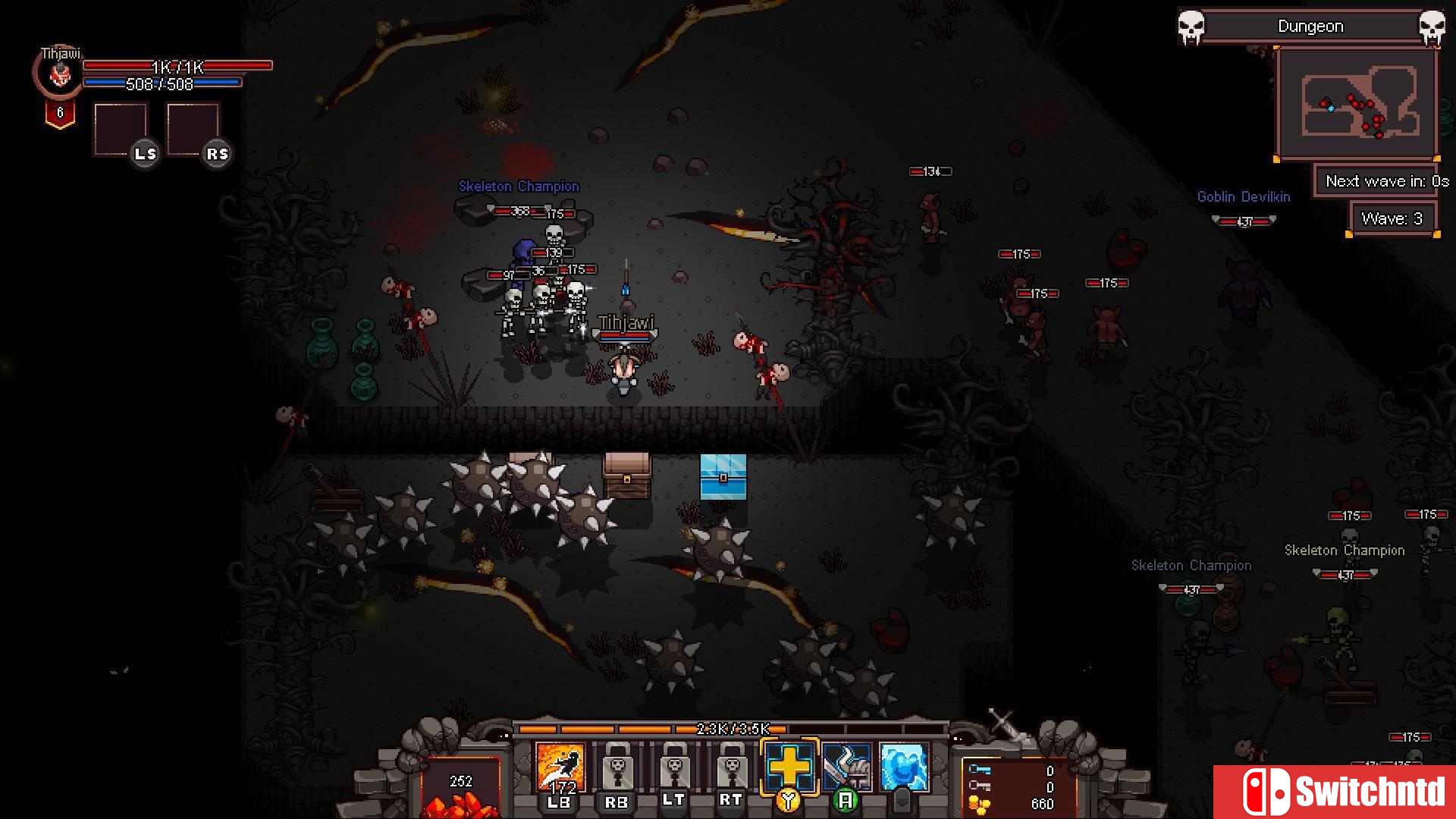Open the Dungeon minimap
1456x819 pixels.
click(1357, 102)
